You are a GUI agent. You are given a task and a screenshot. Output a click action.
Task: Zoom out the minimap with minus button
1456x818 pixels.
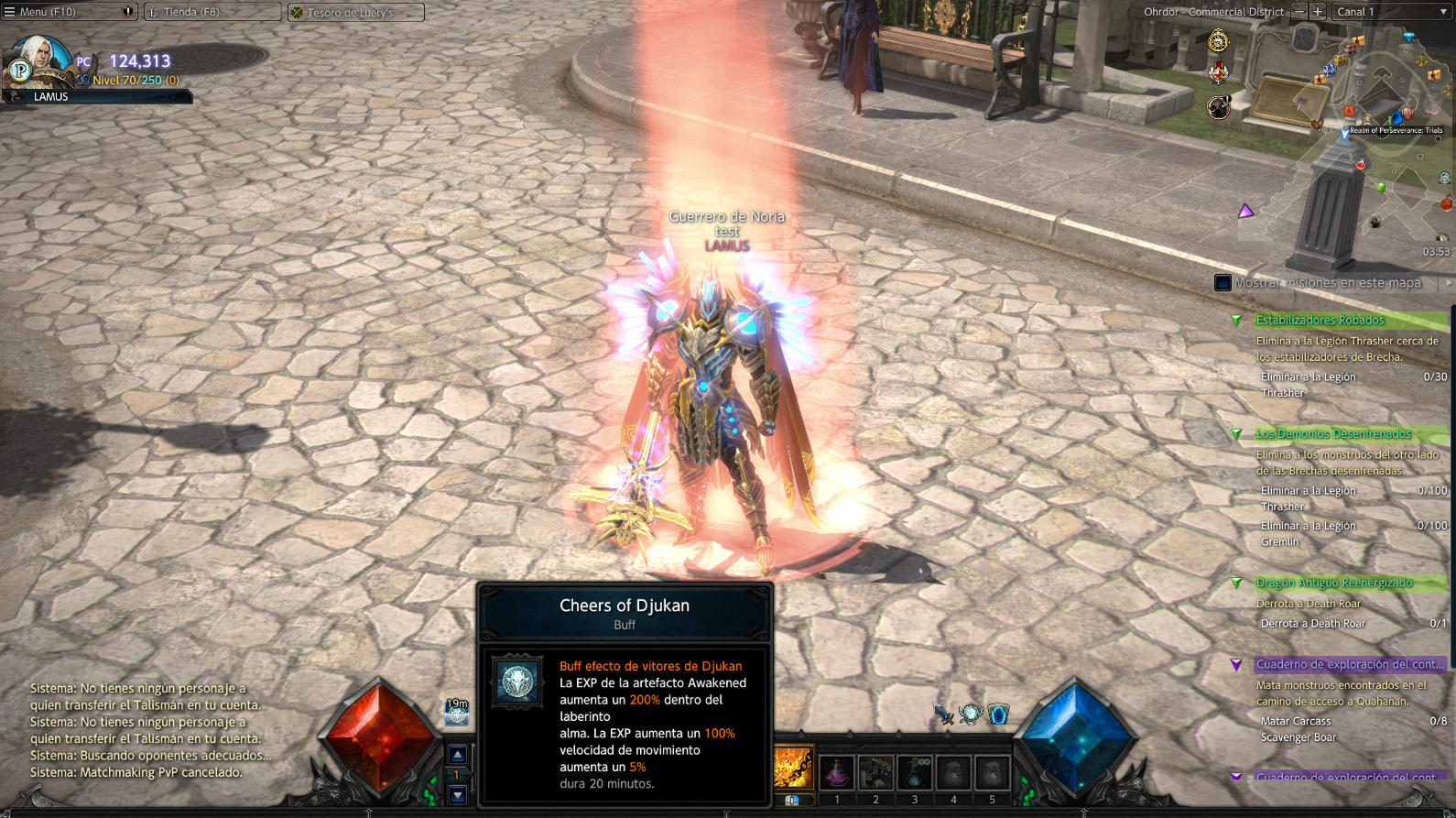pyautogui.click(x=1298, y=12)
